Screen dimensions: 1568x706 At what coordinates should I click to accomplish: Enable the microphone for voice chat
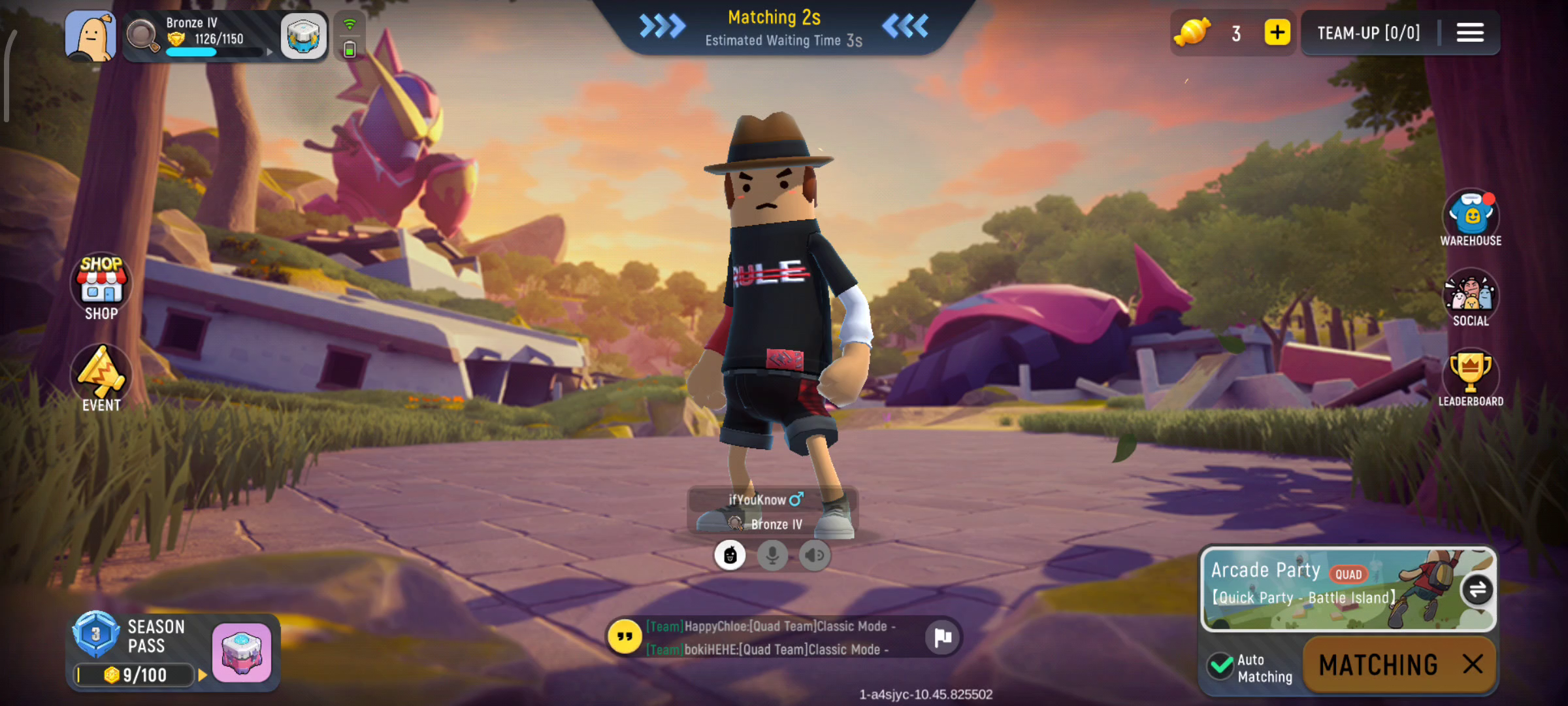pyautogui.click(x=773, y=555)
